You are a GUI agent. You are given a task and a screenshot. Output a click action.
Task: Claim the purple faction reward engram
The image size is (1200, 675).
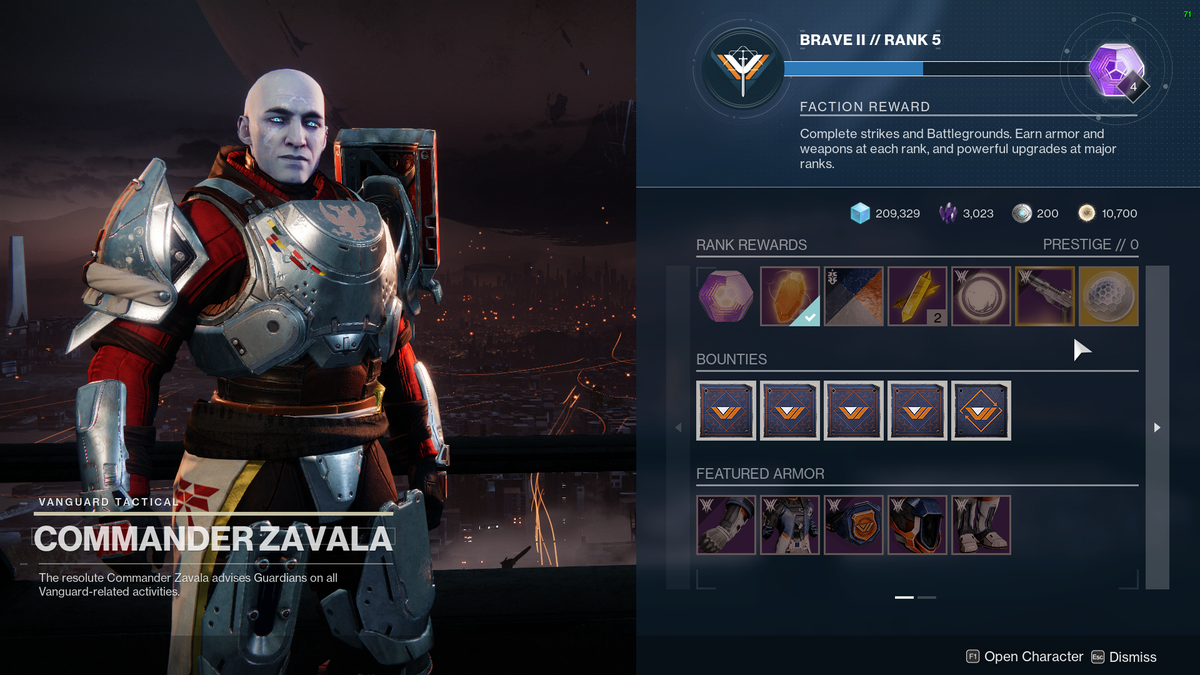(x=1114, y=68)
